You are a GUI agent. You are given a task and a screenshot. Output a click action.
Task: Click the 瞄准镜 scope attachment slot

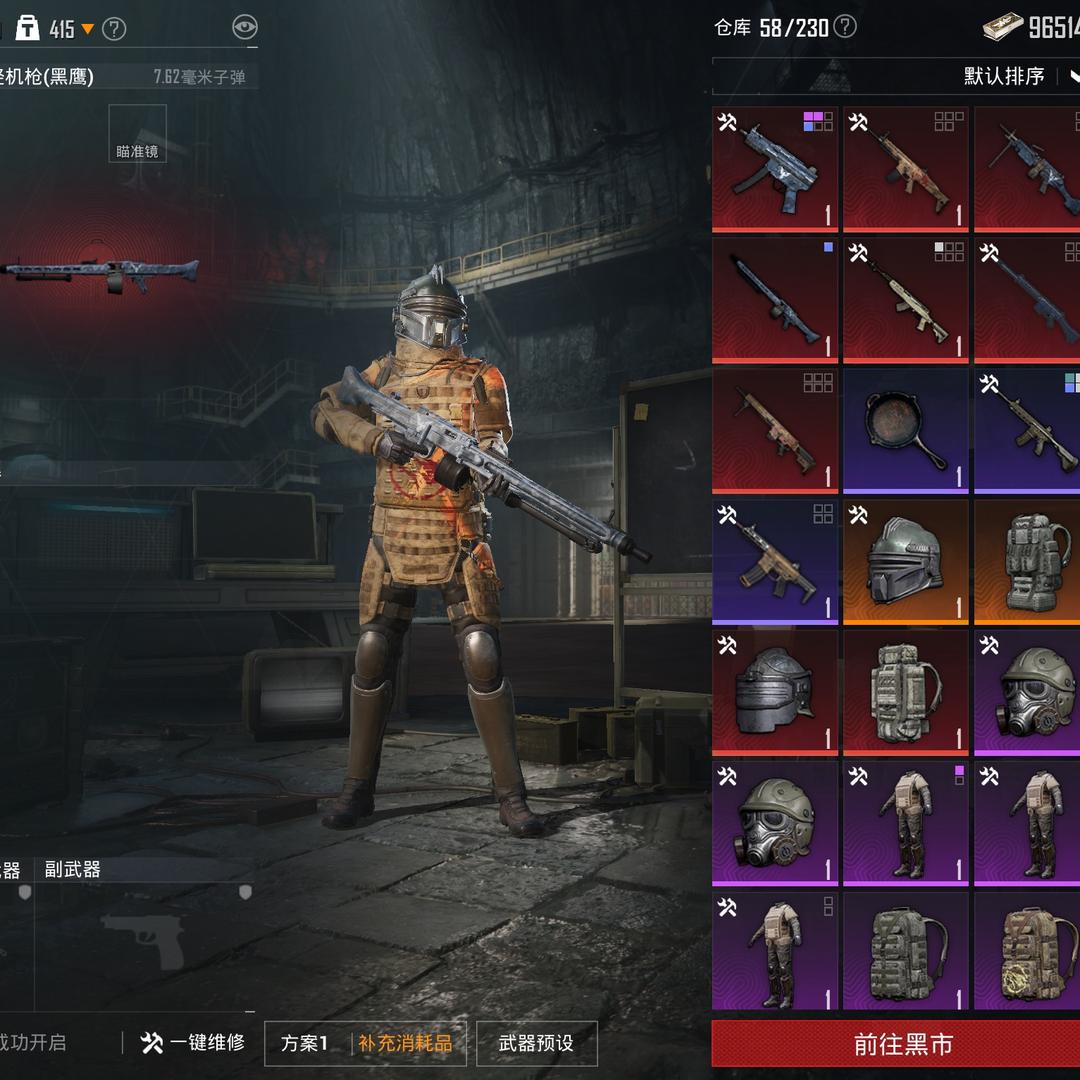point(138,134)
